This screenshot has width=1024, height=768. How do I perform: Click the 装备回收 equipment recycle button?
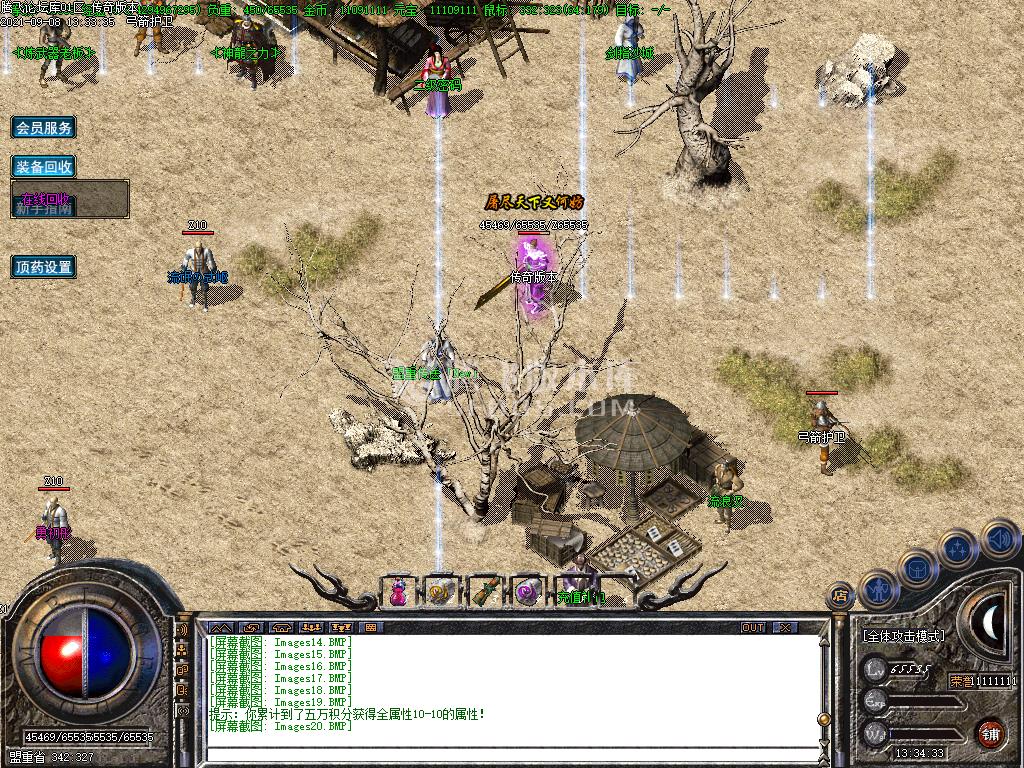(43, 167)
